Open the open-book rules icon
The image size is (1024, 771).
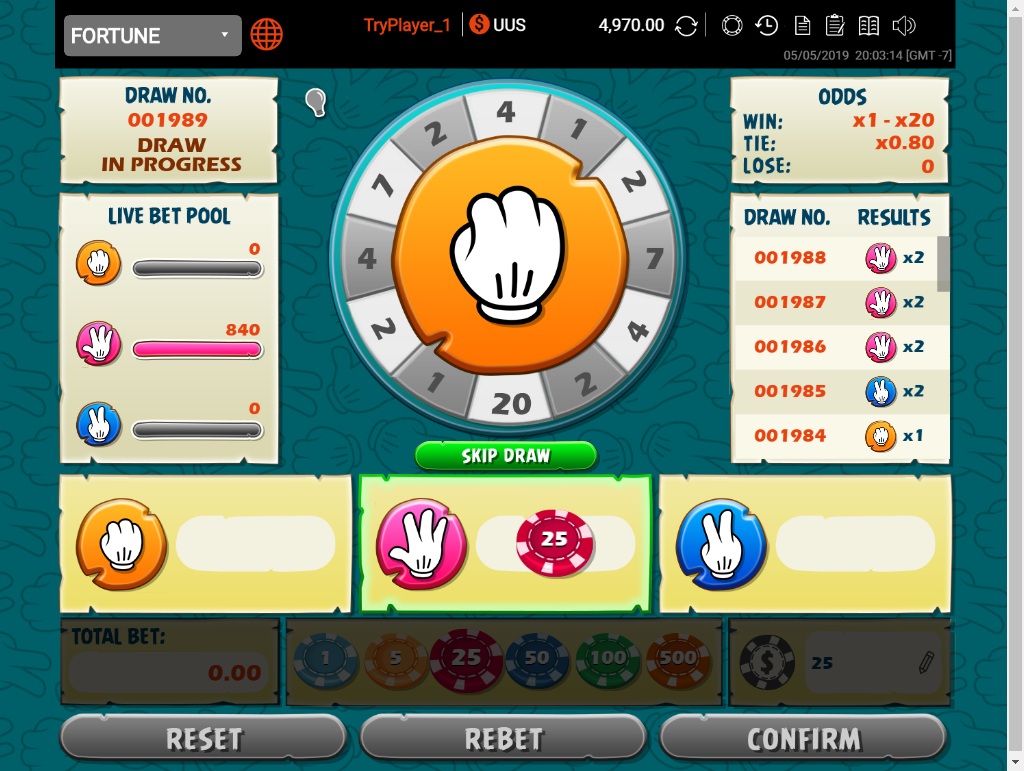tap(869, 26)
